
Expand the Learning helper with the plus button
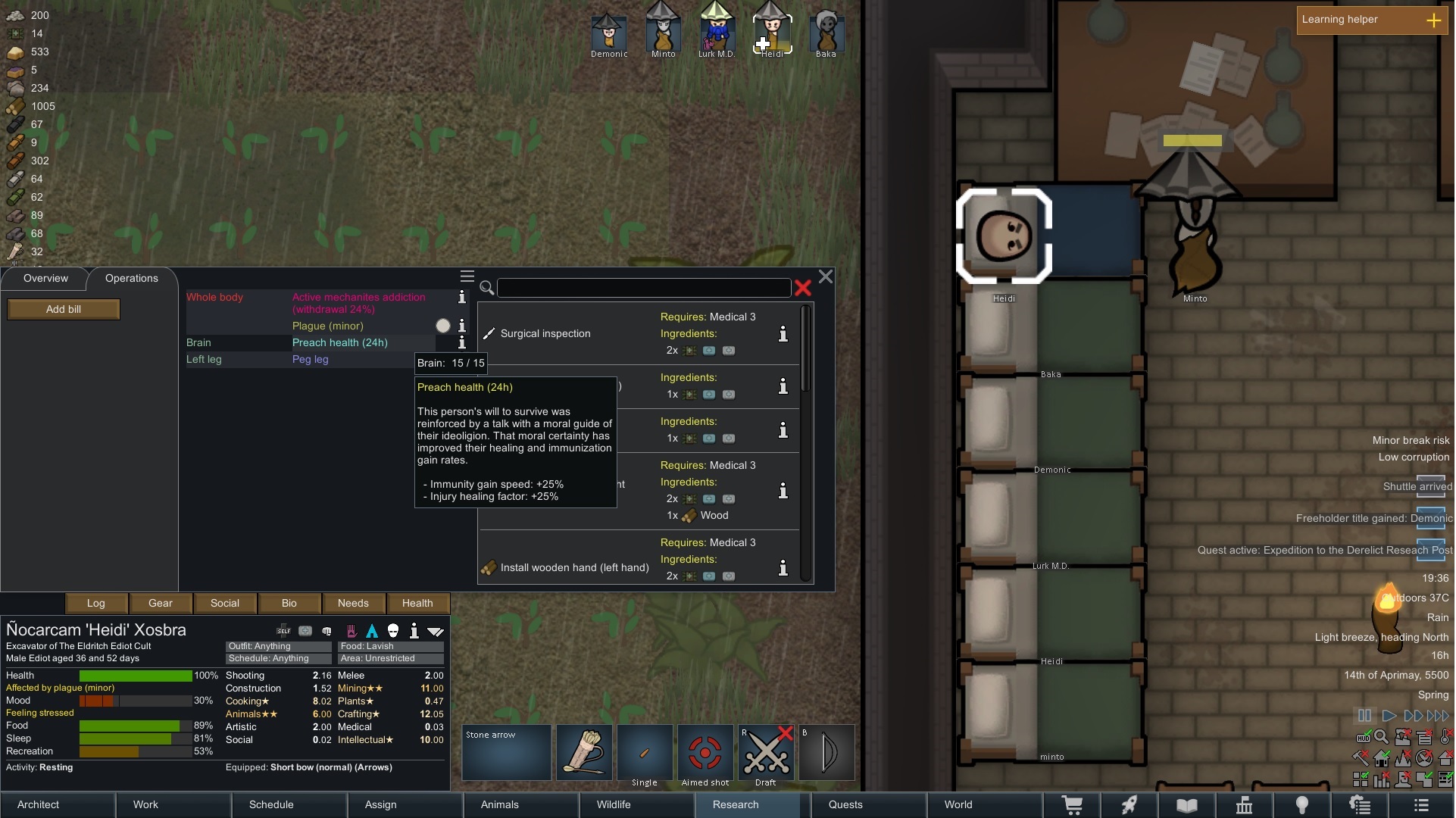point(1436,20)
